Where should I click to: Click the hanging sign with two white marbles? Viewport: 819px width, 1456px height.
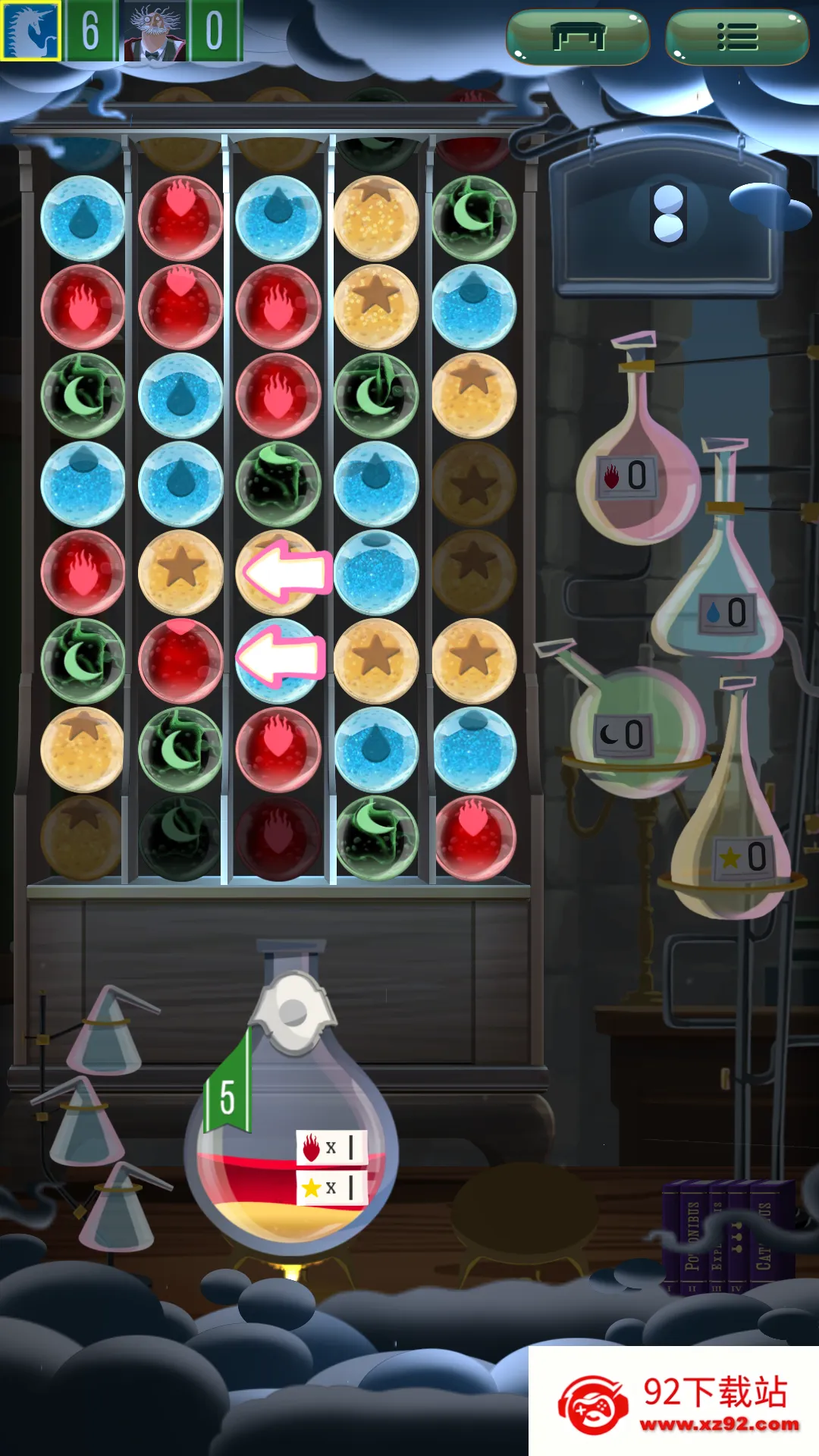[668, 215]
